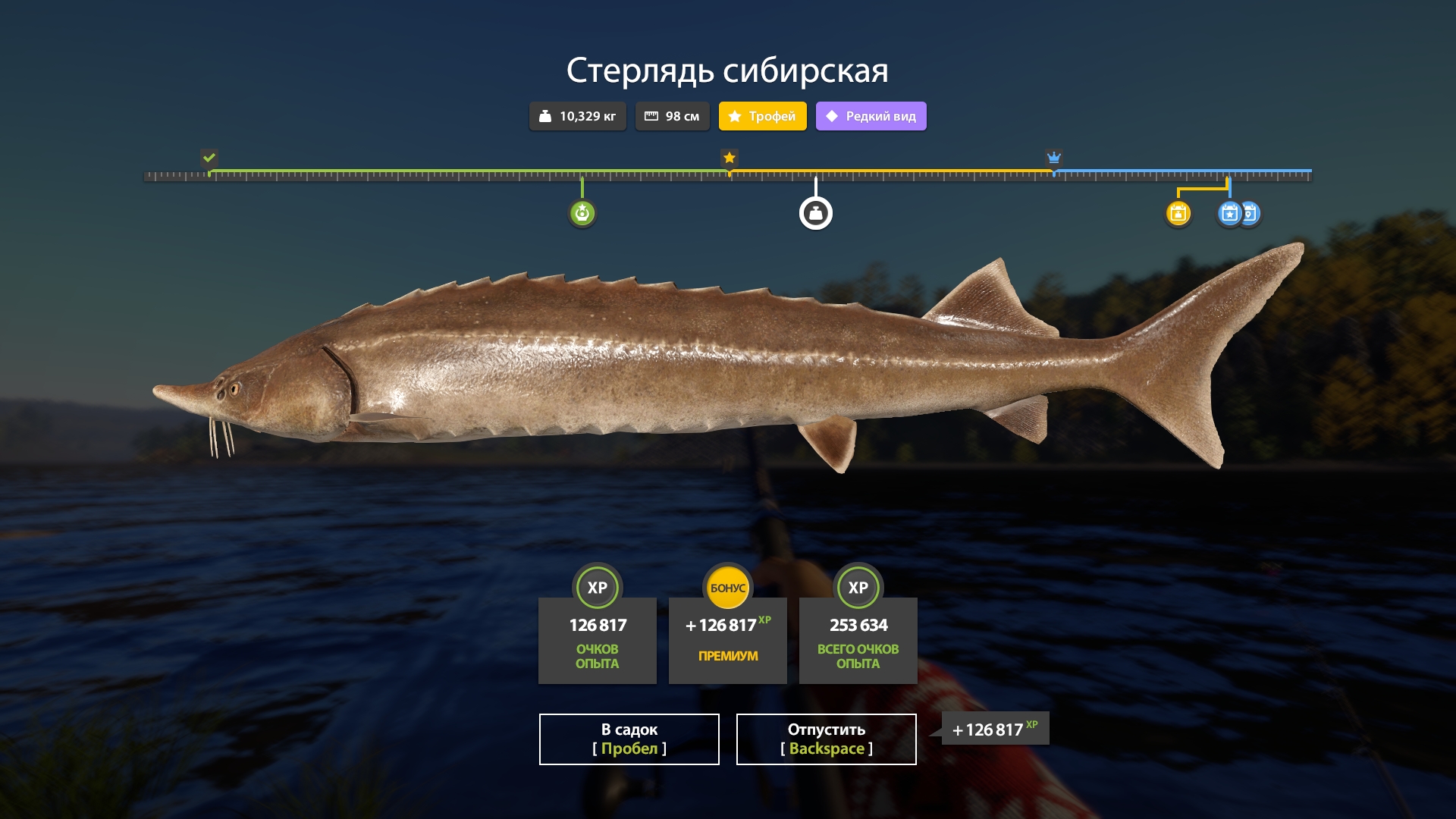Image resolution: width=1456 pixels, height=819 pixels.
Task: Release the fish with Отпустить button
Action: 826,739
